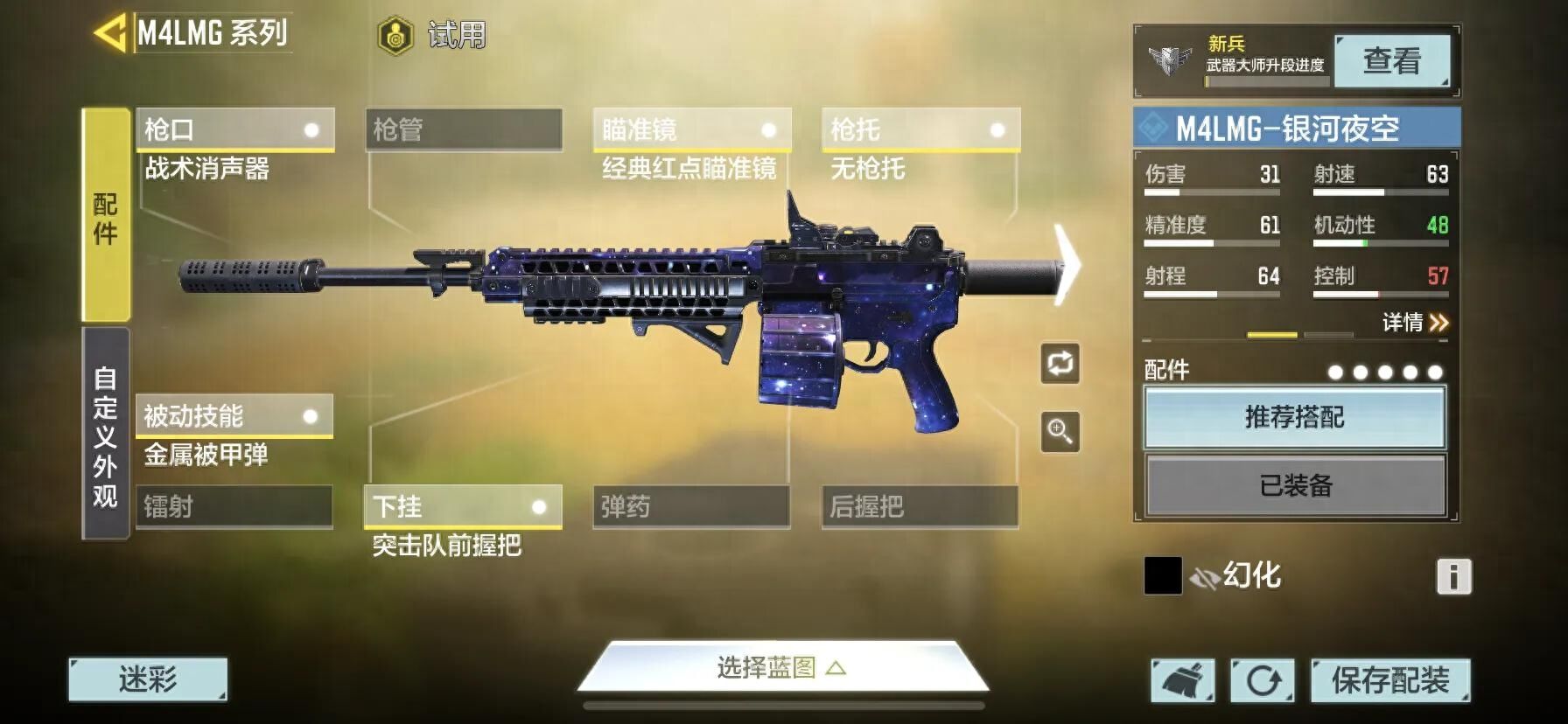Choose the 弹药 ammunition slot
This screenshot has width=1568, height=724.
coord(691,507)
